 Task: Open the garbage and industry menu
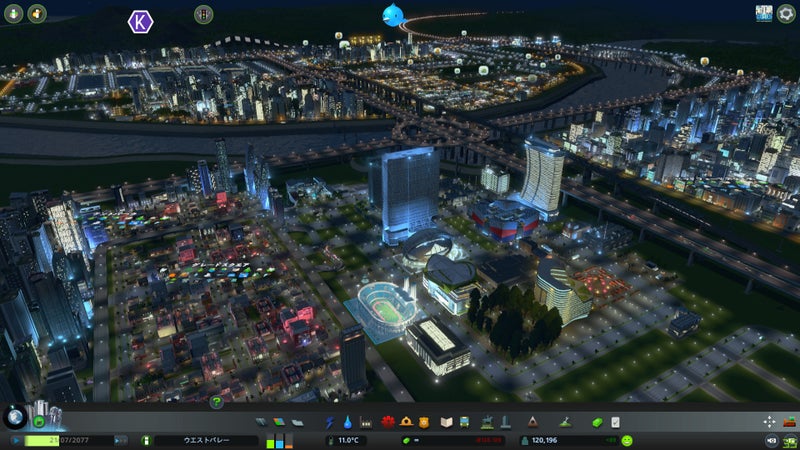pos(365,422)
